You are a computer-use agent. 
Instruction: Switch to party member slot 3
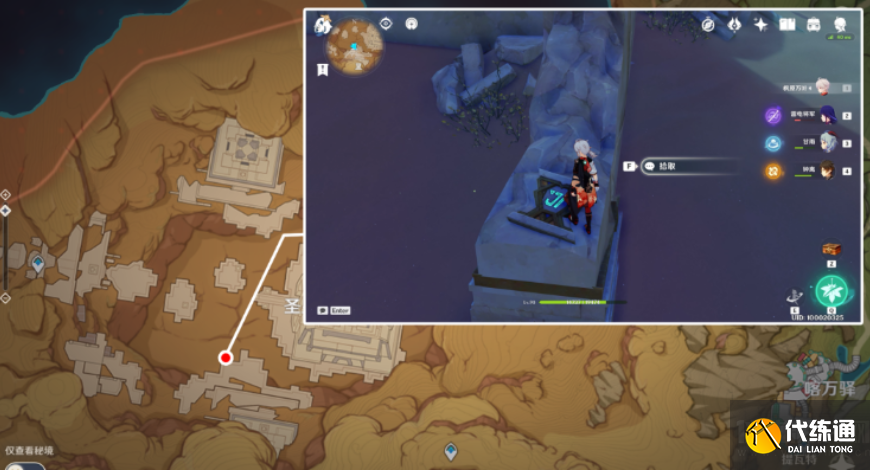(x=827, y=143)
